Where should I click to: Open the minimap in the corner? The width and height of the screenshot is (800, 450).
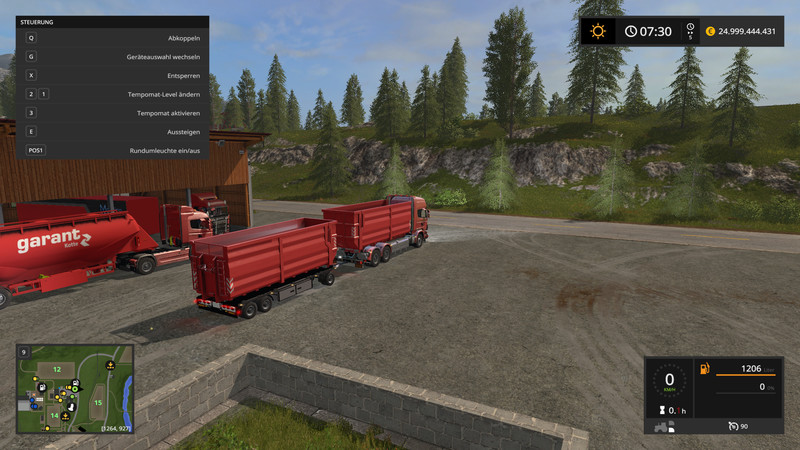coord(75,389)
